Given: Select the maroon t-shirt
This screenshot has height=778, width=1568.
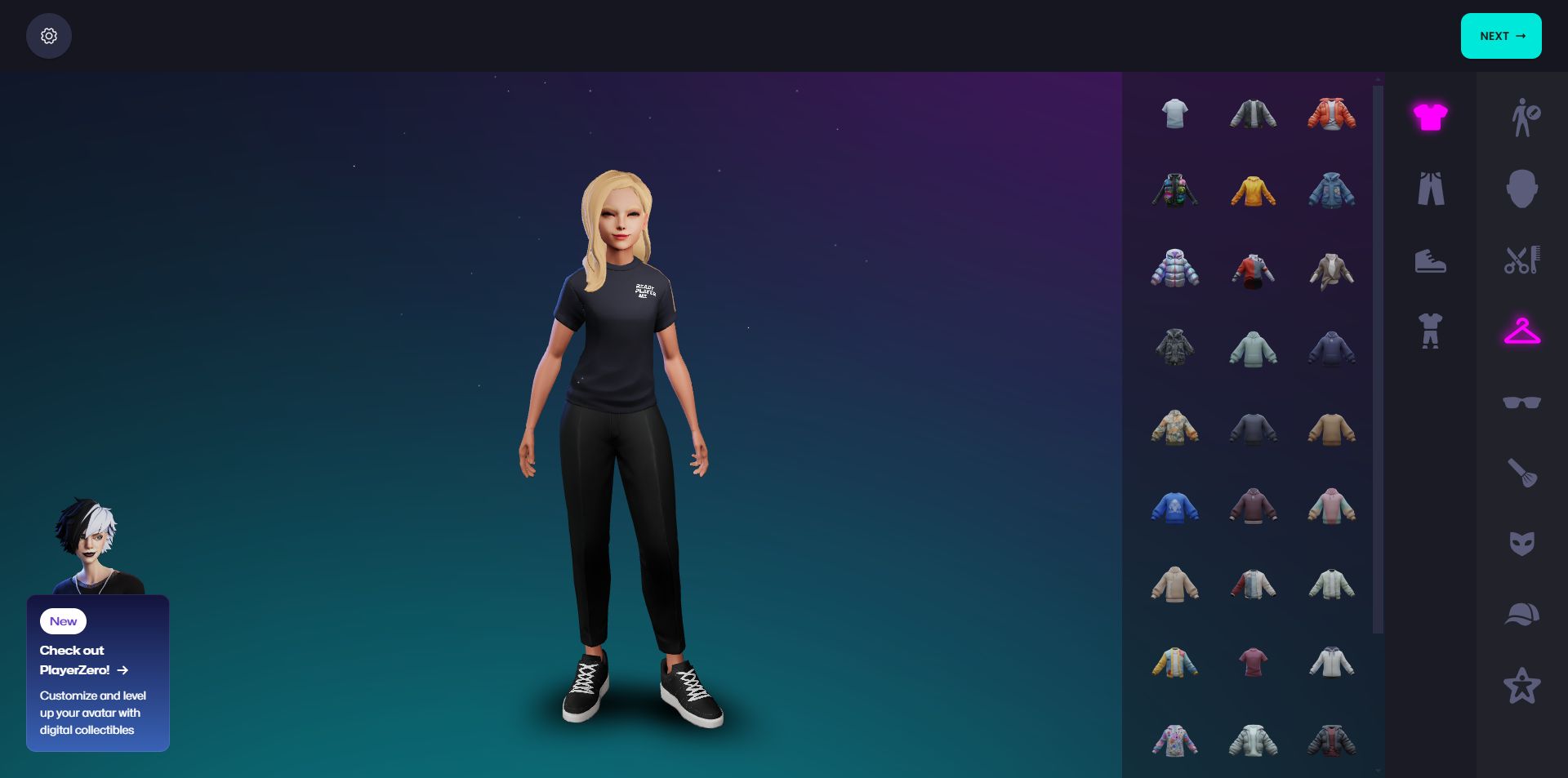Looking at the screenshot, I should click(1253, 662).
